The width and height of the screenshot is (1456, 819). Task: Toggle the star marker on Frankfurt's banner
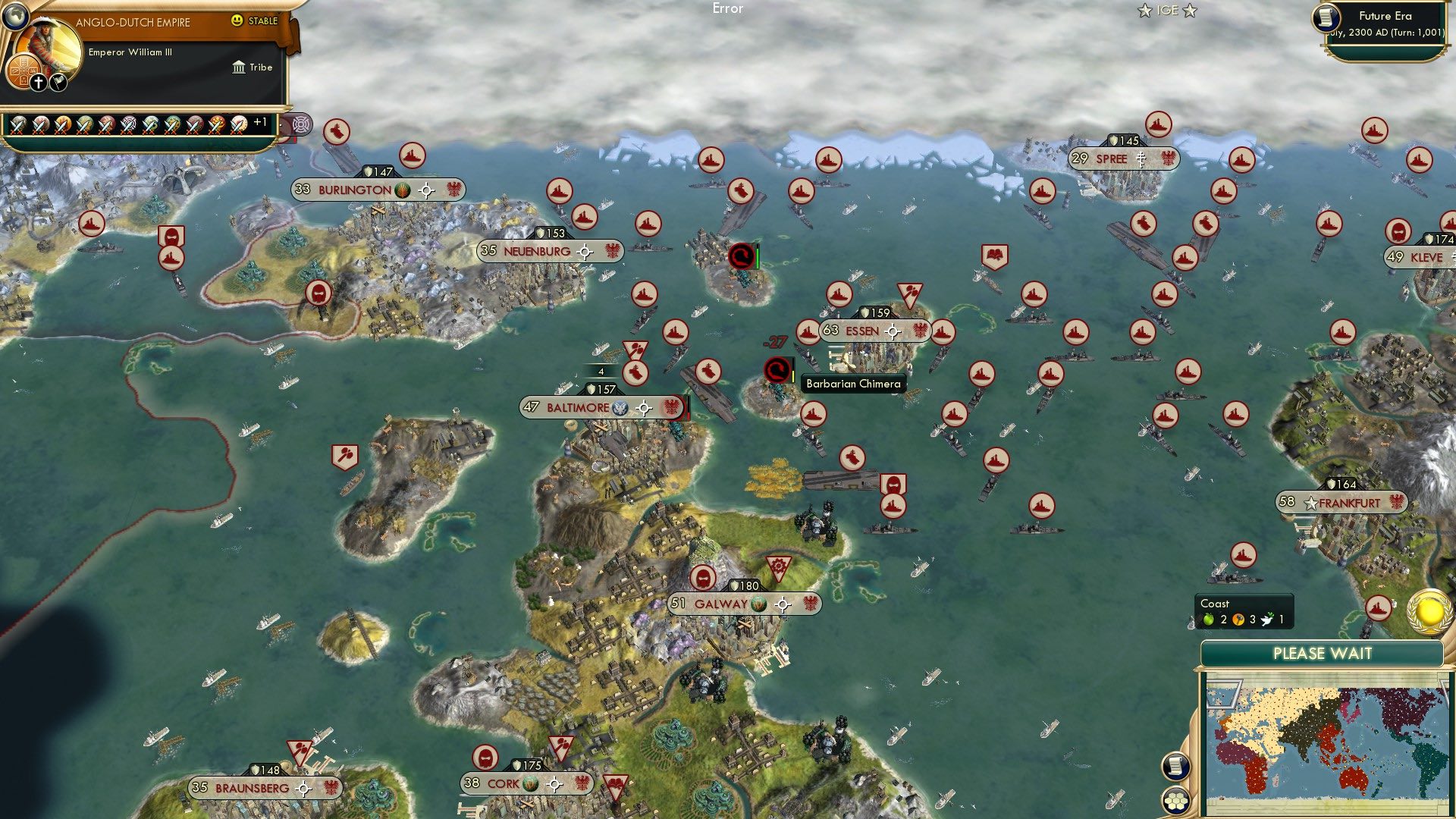1310,501
